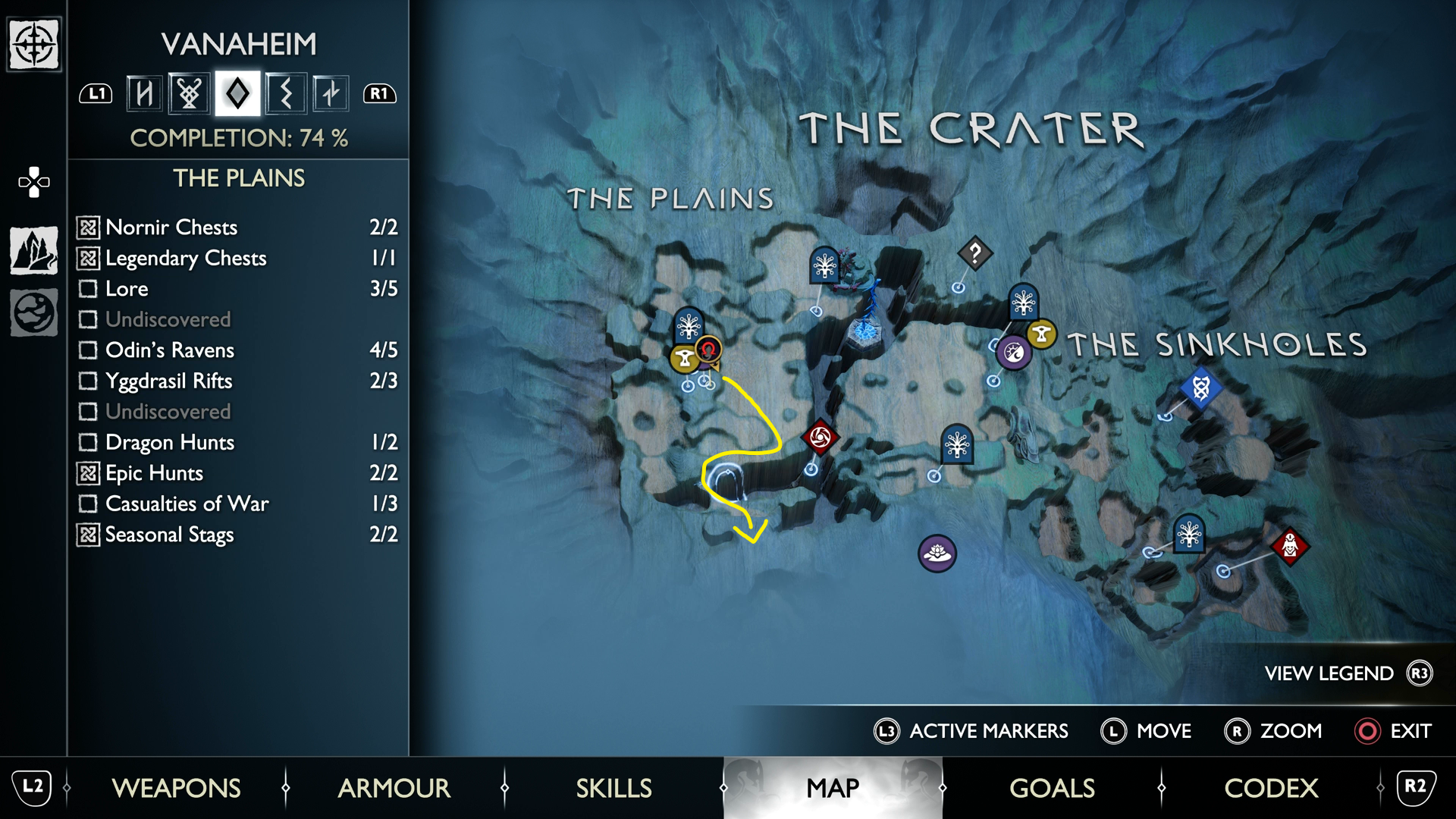Select the blue knot marker near Sinkholes
1456x819 pixels.
[x=1200, y=389]
